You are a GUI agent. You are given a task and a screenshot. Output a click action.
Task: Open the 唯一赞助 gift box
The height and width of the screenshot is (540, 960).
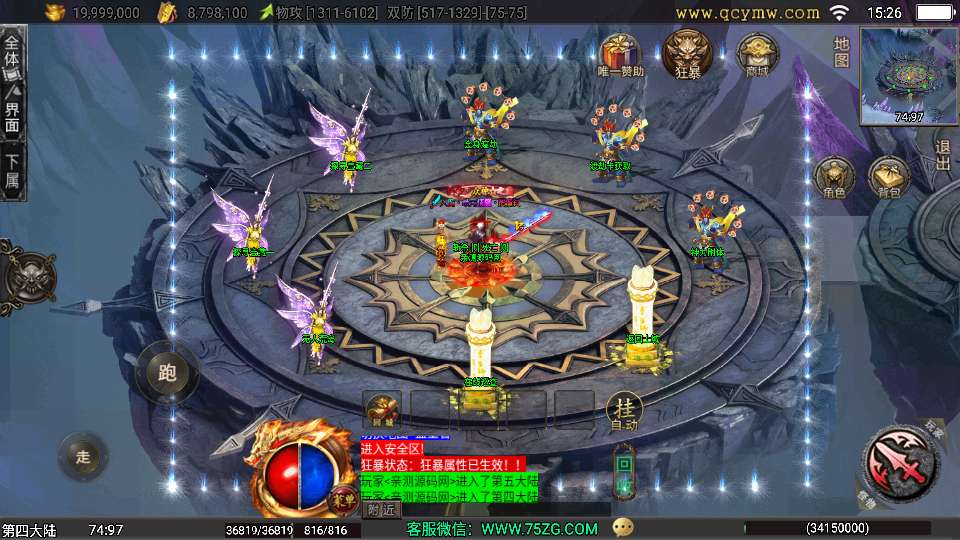coord(621,53)
